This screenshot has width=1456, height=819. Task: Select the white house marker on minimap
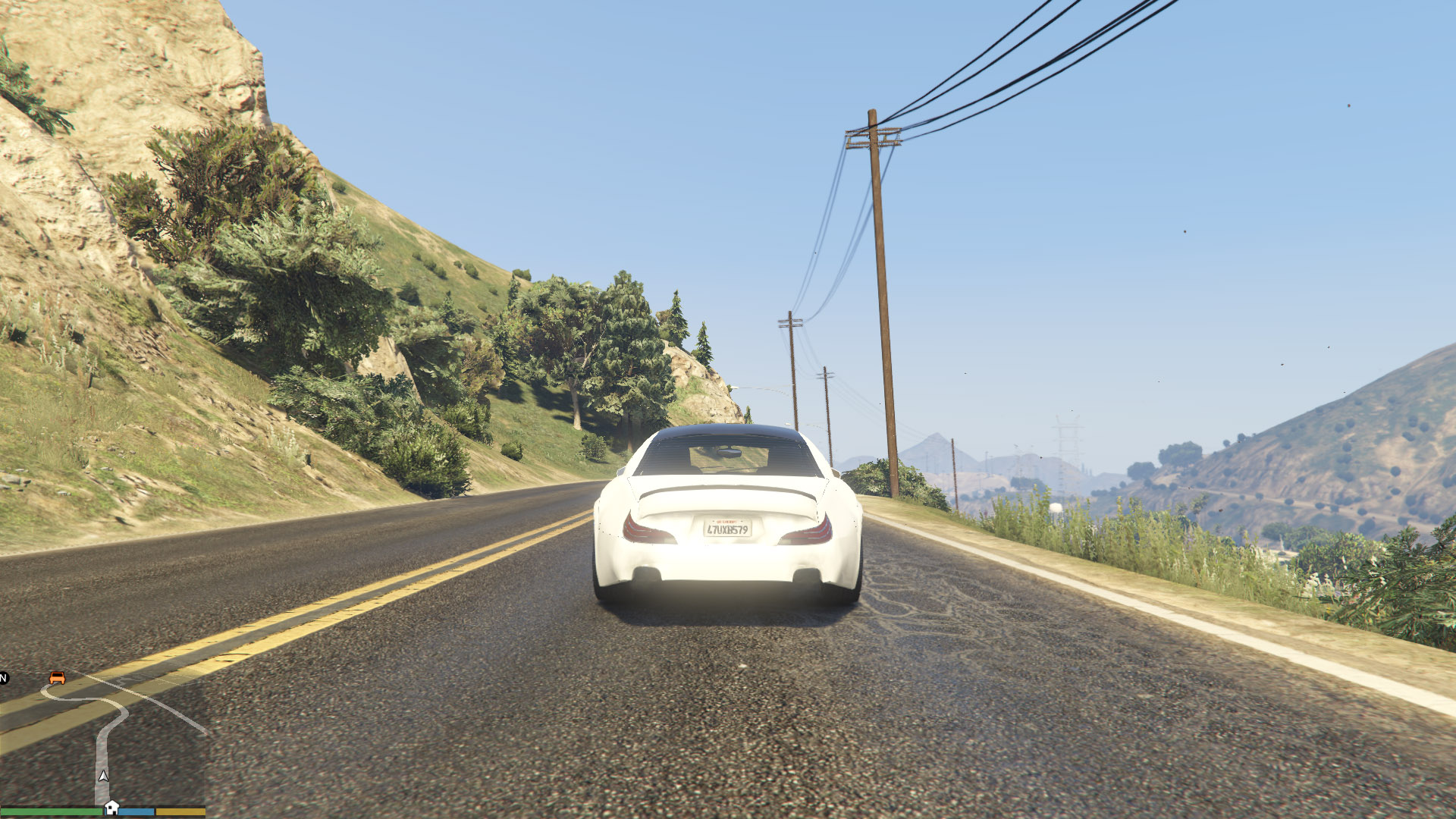(111, 807)
